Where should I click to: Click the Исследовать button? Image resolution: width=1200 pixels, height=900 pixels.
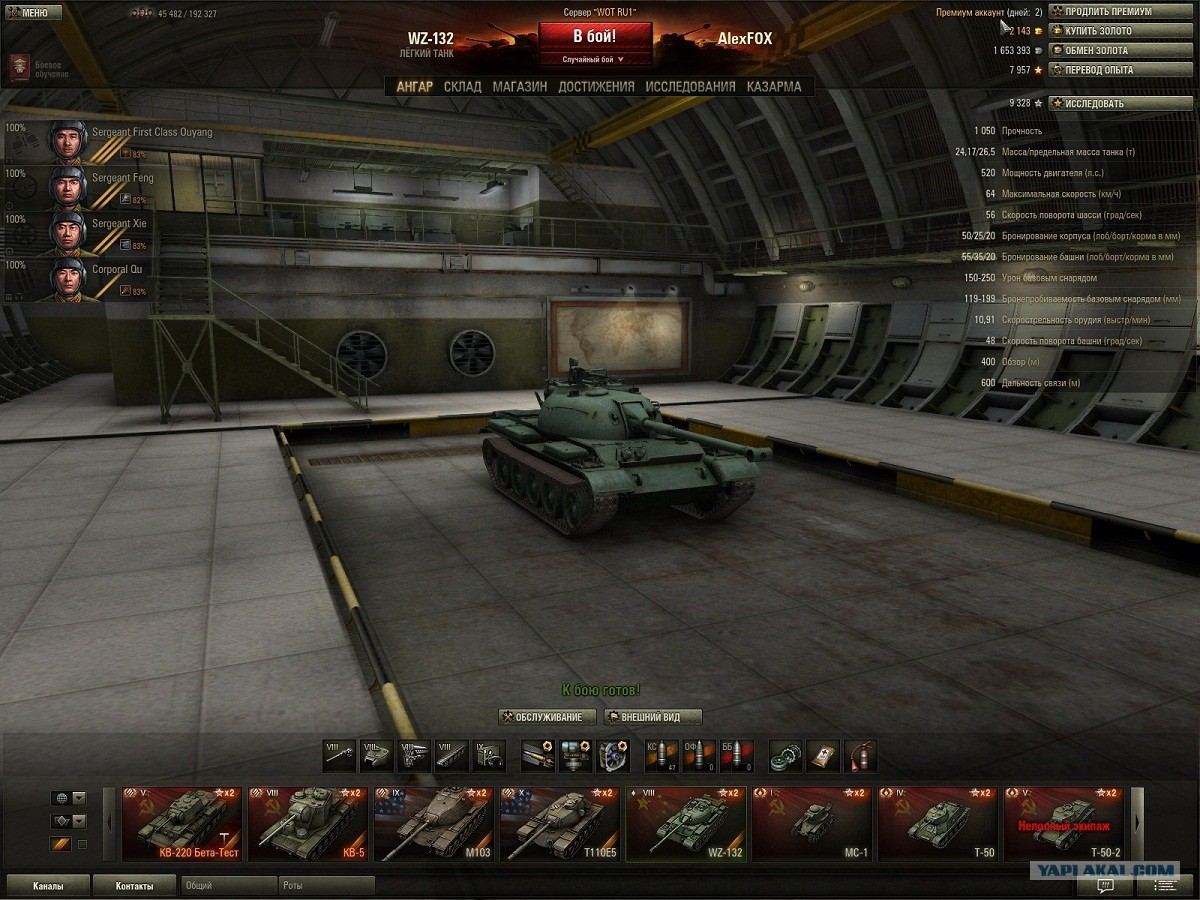(1120, 104)
